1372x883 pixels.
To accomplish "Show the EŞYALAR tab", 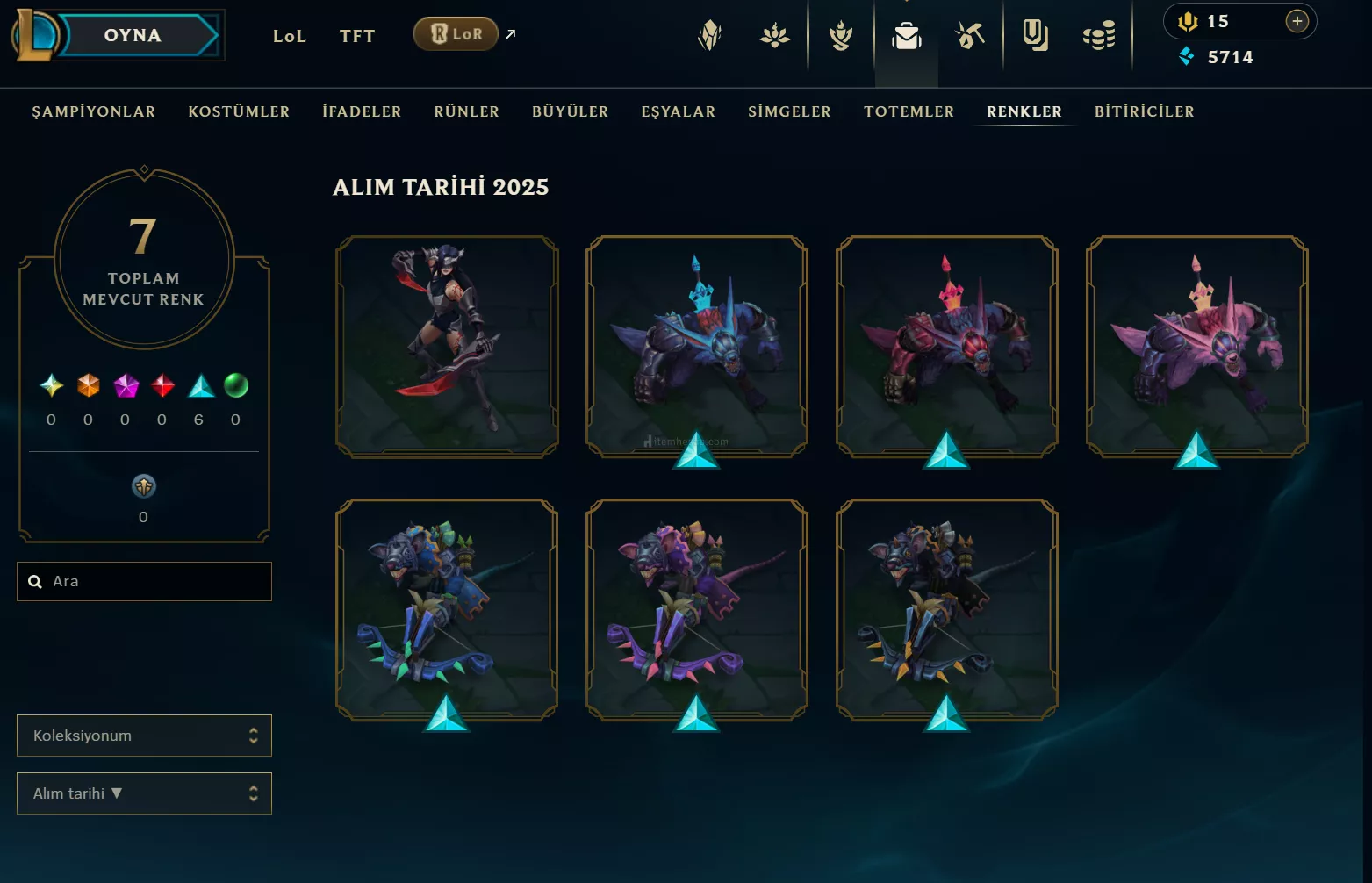I will 678,111.
